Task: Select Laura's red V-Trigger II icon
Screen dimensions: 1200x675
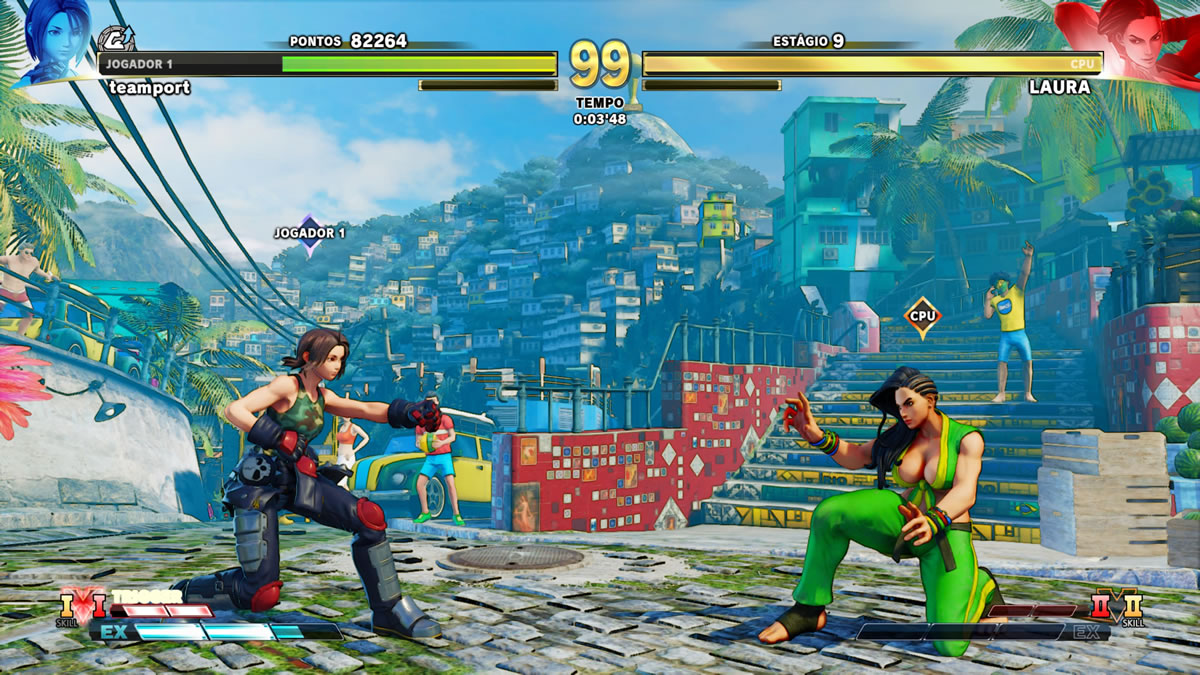Action: point(1101,605)
